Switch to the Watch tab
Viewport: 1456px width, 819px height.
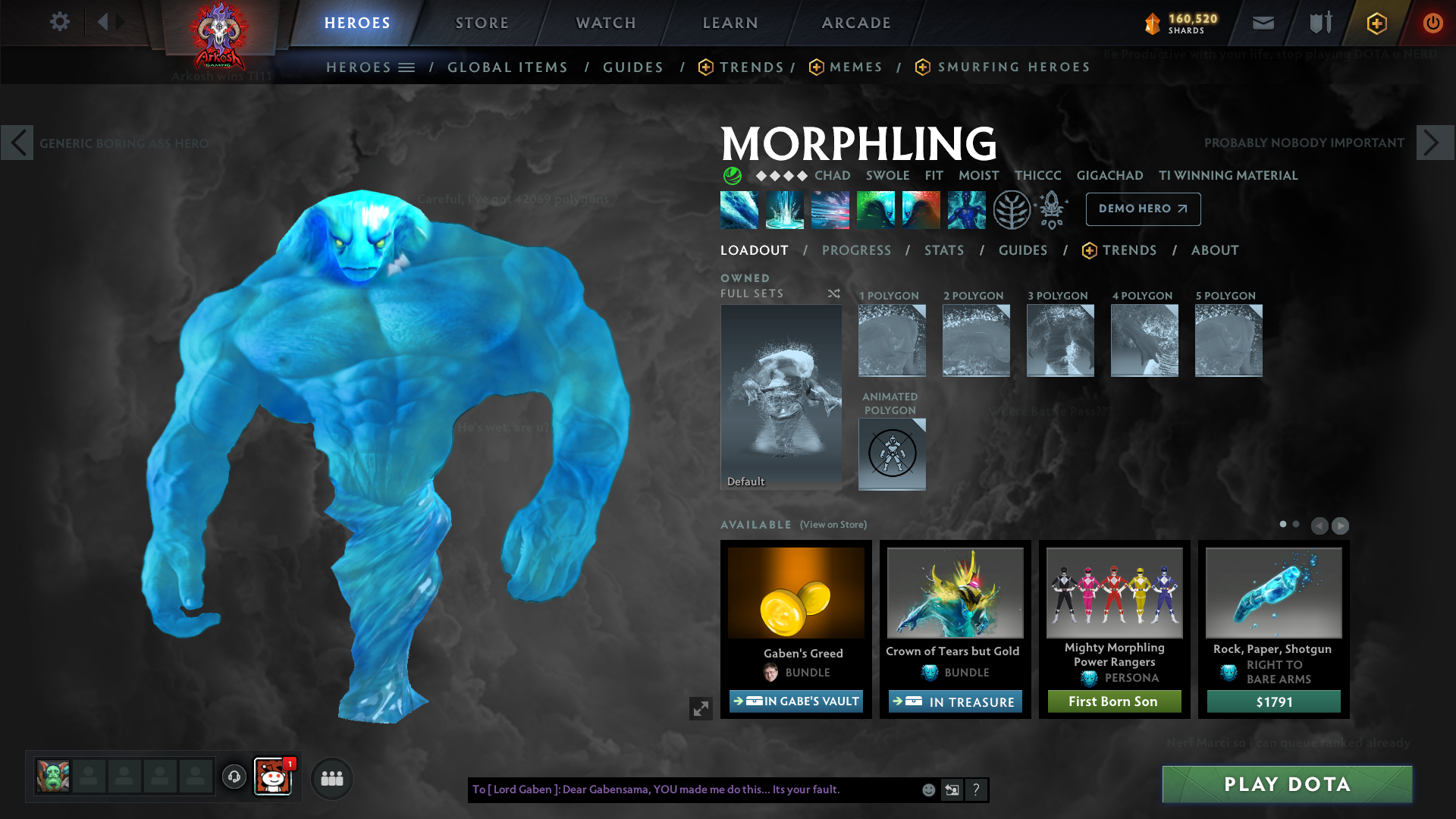[x=606, y=23]
